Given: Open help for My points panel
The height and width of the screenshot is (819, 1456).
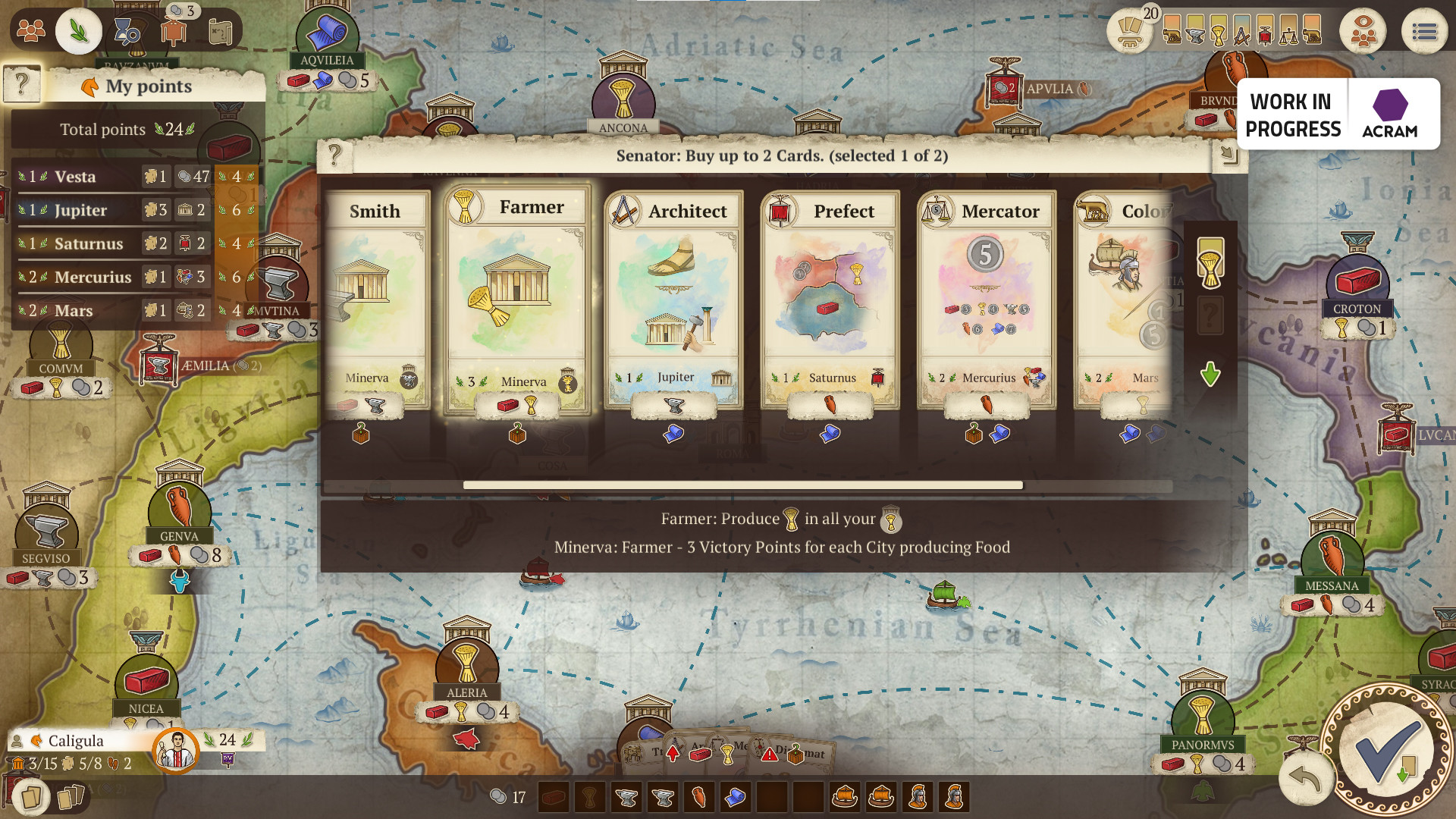Looking at the screenshot, I should tap(22, 84).
